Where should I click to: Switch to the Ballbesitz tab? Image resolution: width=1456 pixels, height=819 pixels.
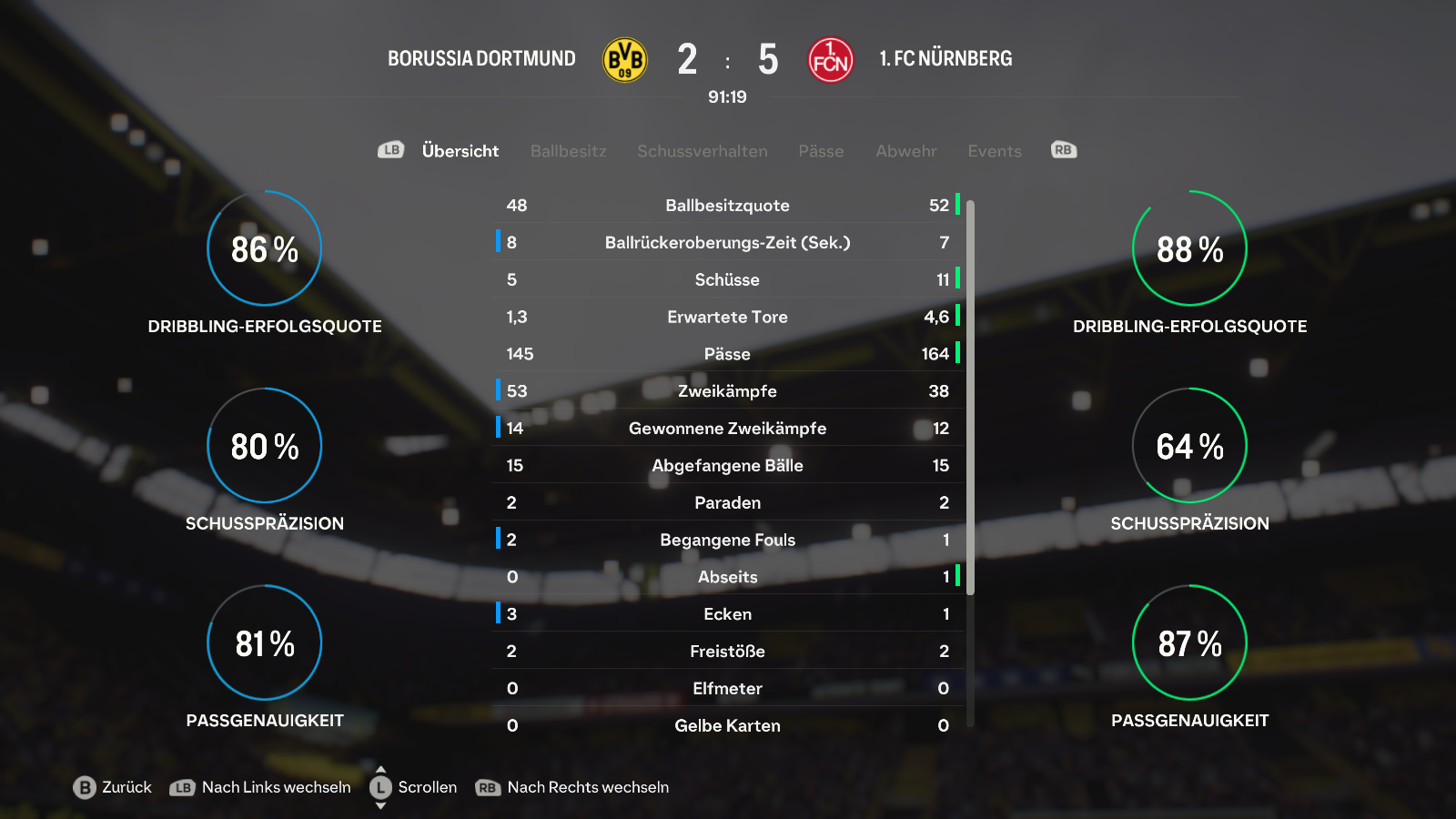pyautogui.click(x=568, y=151)
